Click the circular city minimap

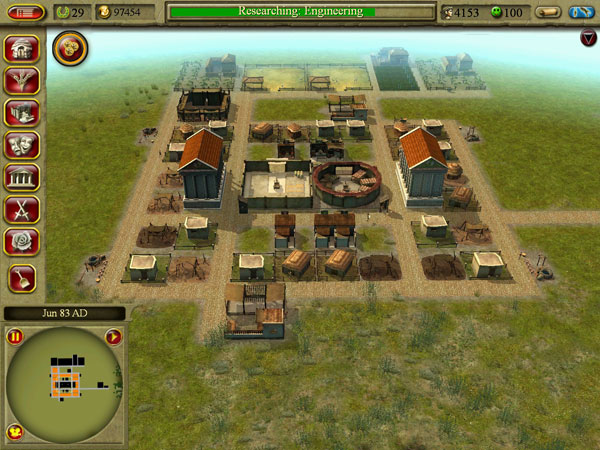tap(64, 383)
